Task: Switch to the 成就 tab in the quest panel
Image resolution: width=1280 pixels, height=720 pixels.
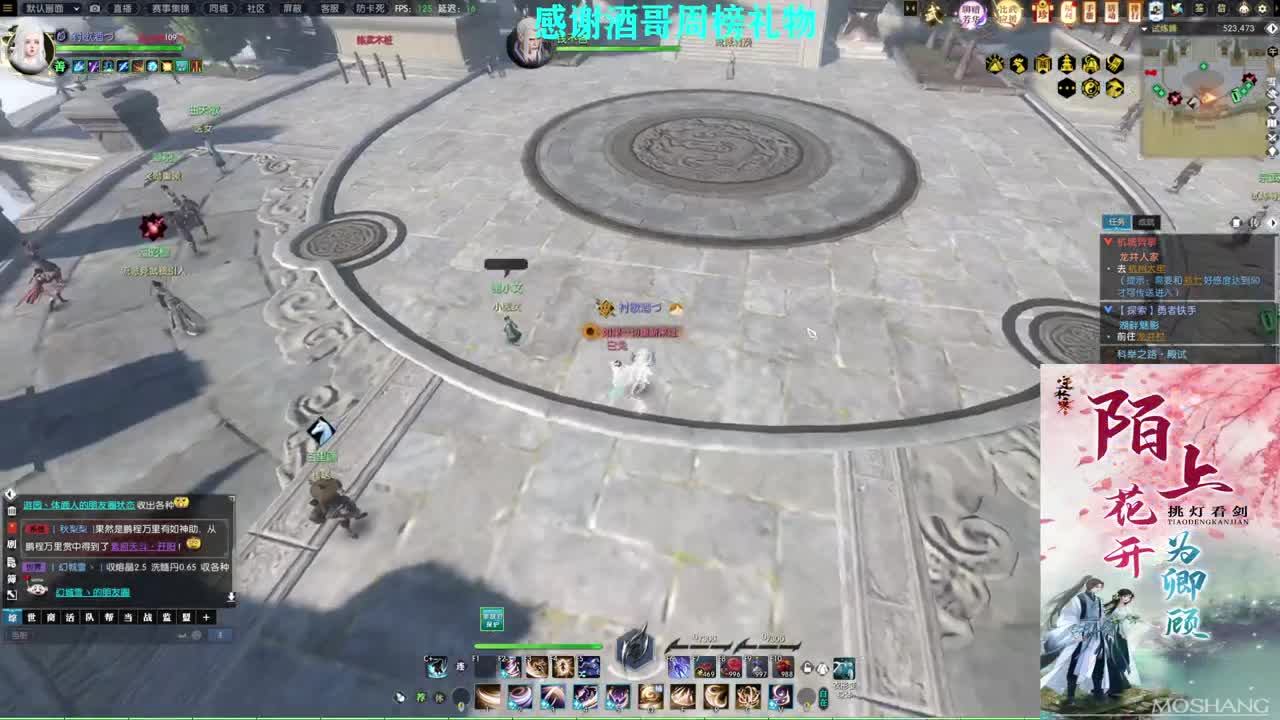Action: pos(1143,221)
